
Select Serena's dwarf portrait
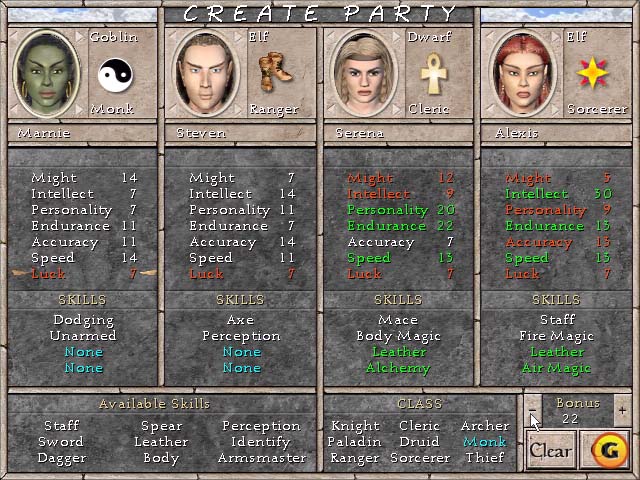pos(362,73)
